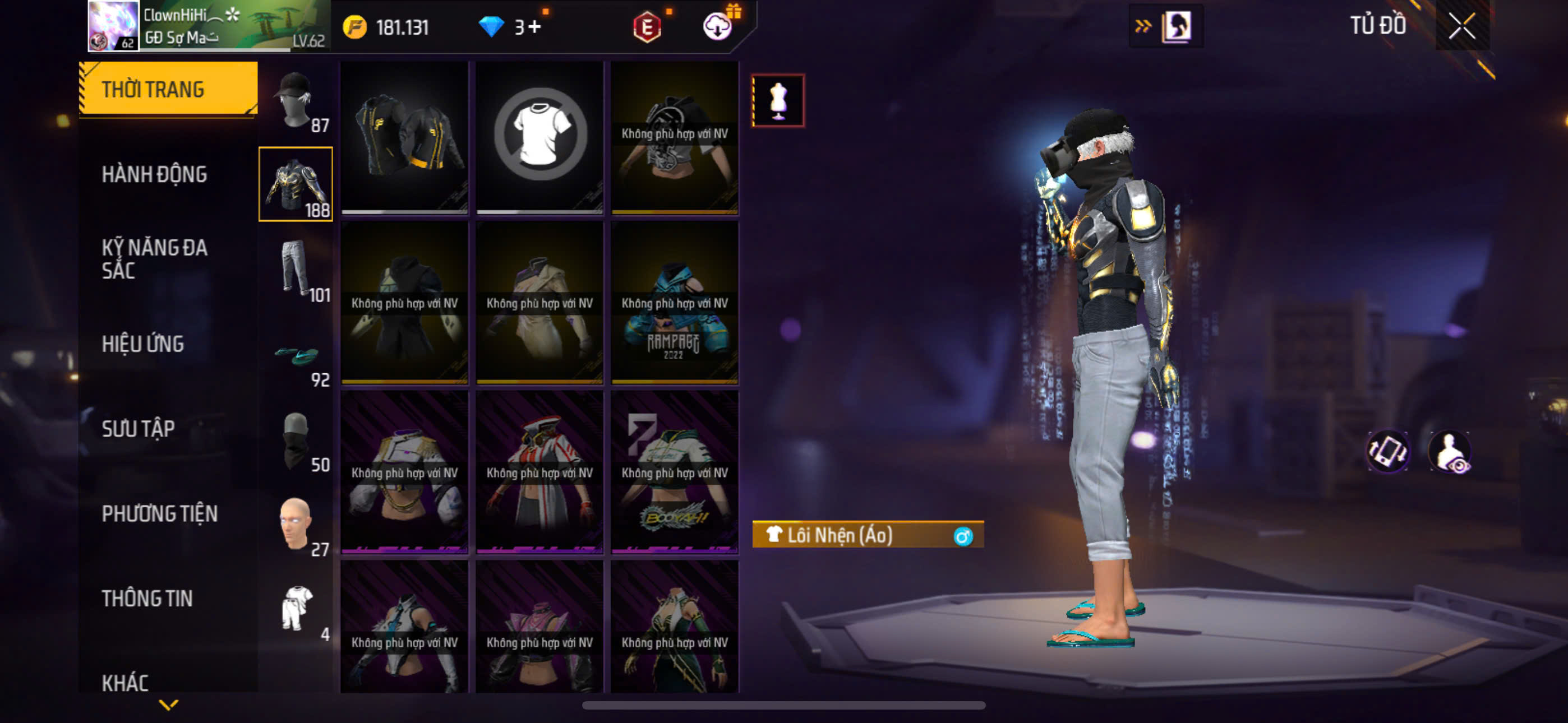Open the bald head face subcategory
Viewport: 1568px width, 723px height.
pos(296,524)
